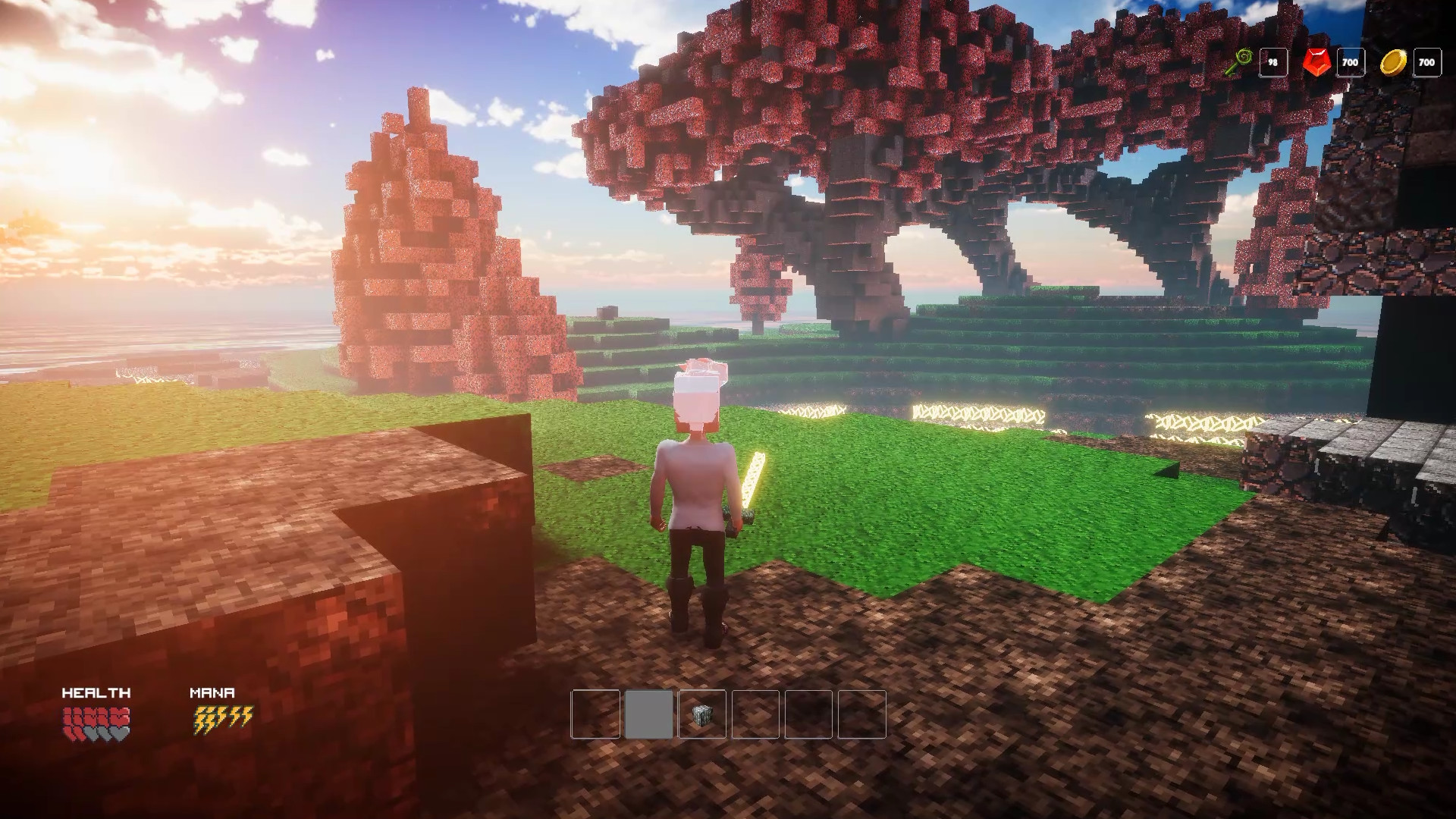
Task: Click the lollipop counter showing 98
Action: [1274, 63]
